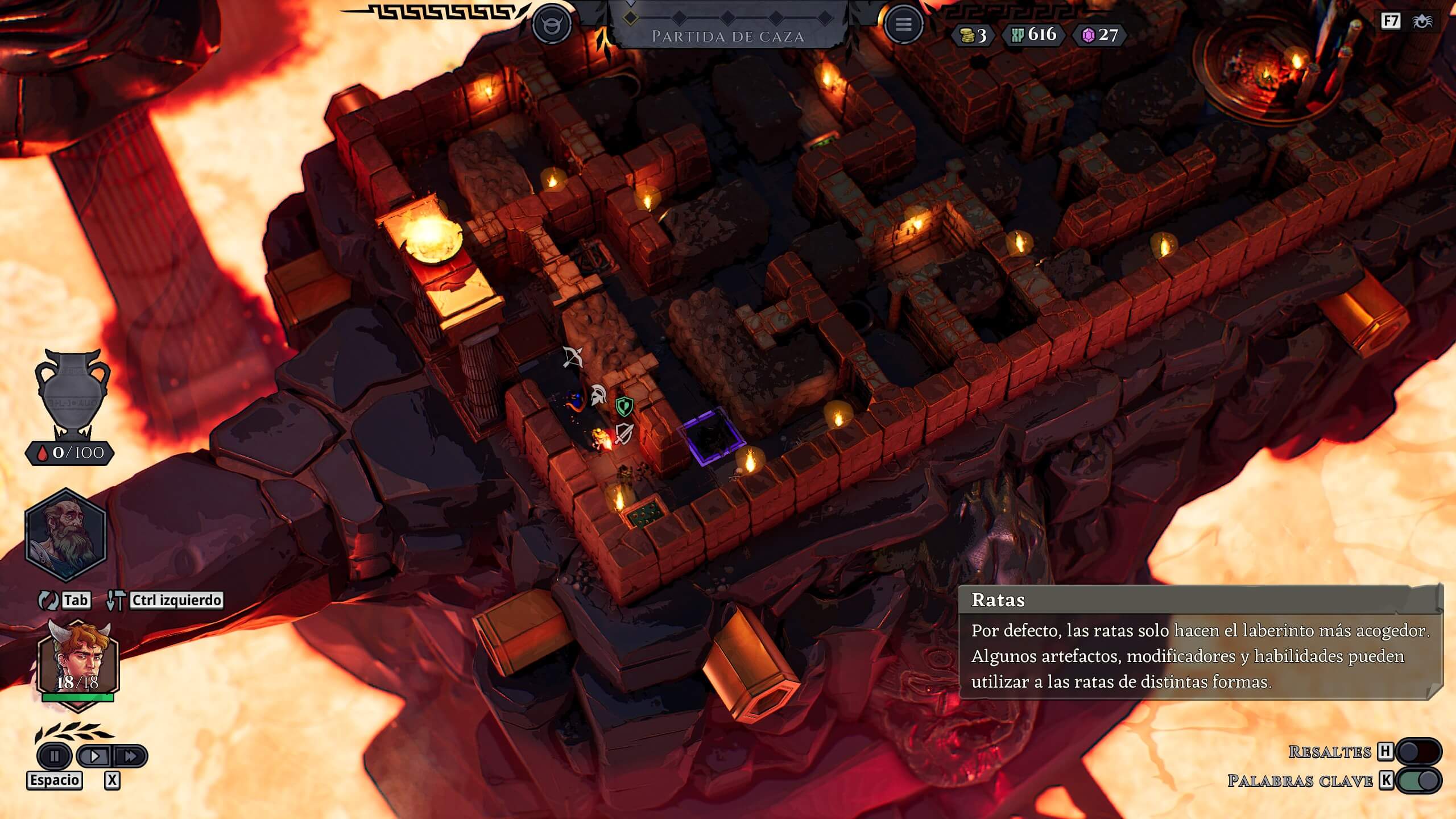Toggle the Resaltes highlights switch

point(1418,751)
